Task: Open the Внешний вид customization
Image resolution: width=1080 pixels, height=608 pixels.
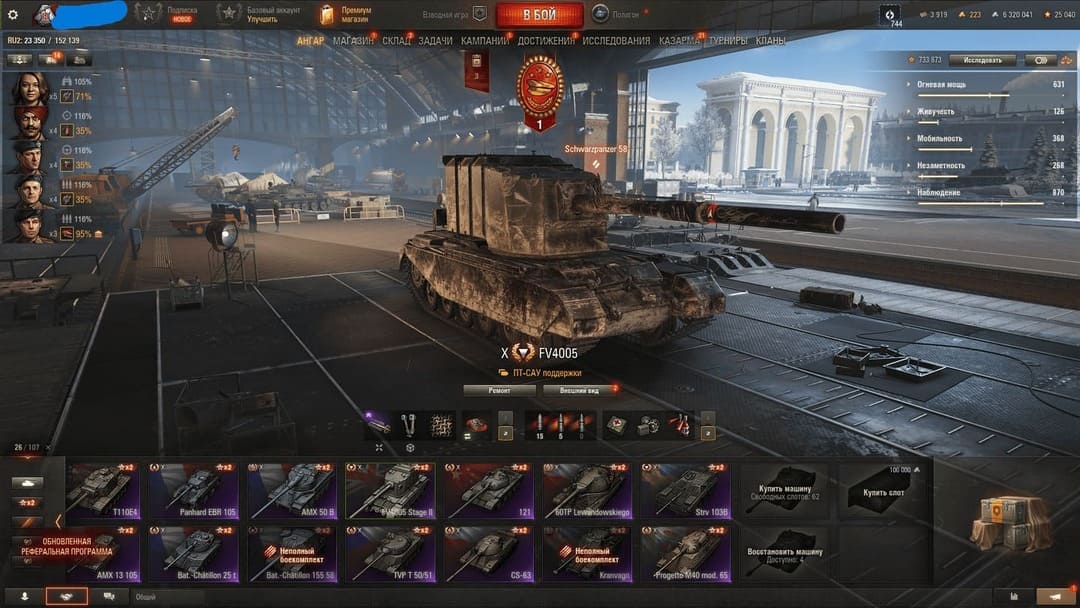Action: coord(580,390)
